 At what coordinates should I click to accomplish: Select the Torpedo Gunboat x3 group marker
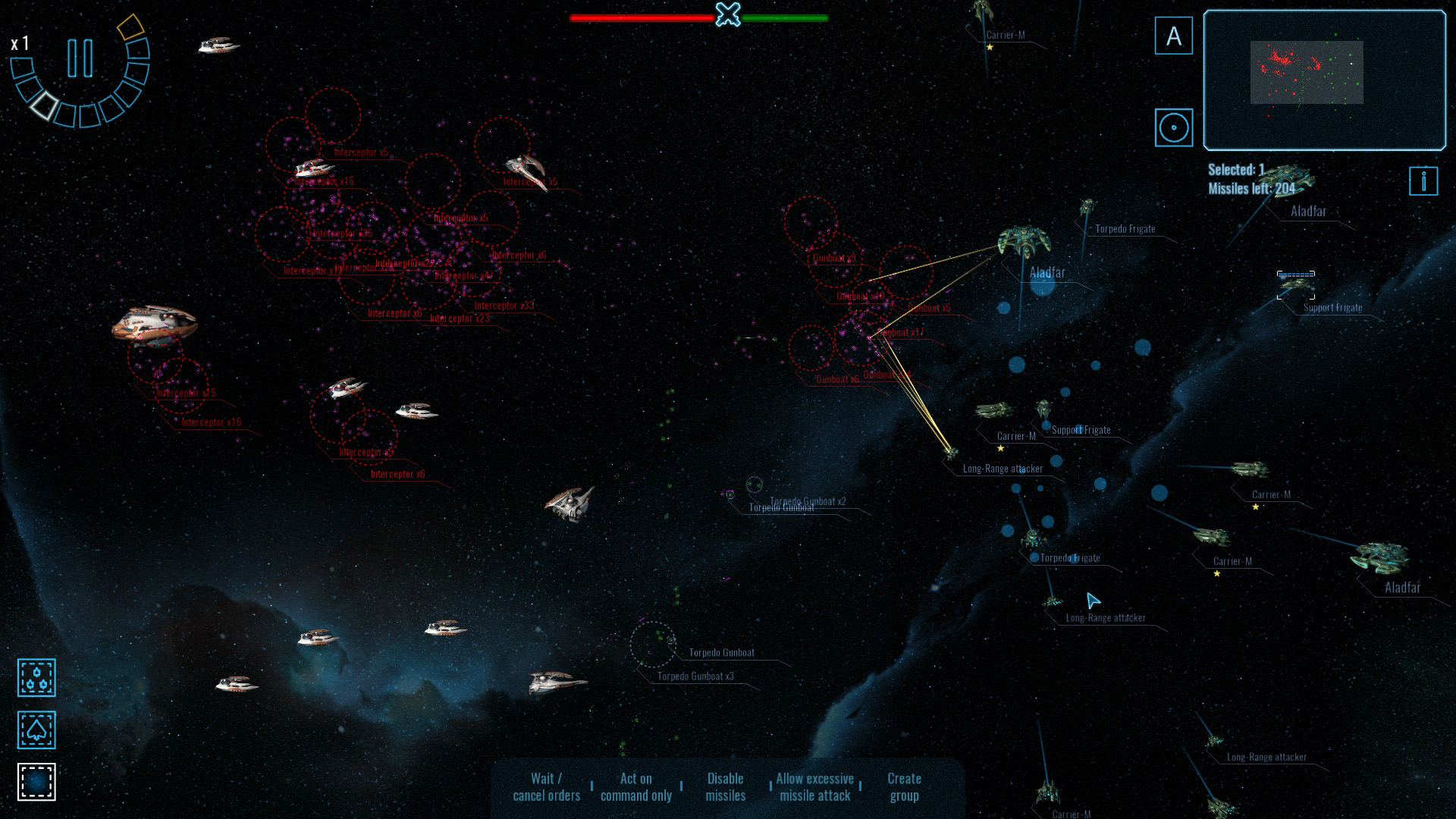pos(695,675)
